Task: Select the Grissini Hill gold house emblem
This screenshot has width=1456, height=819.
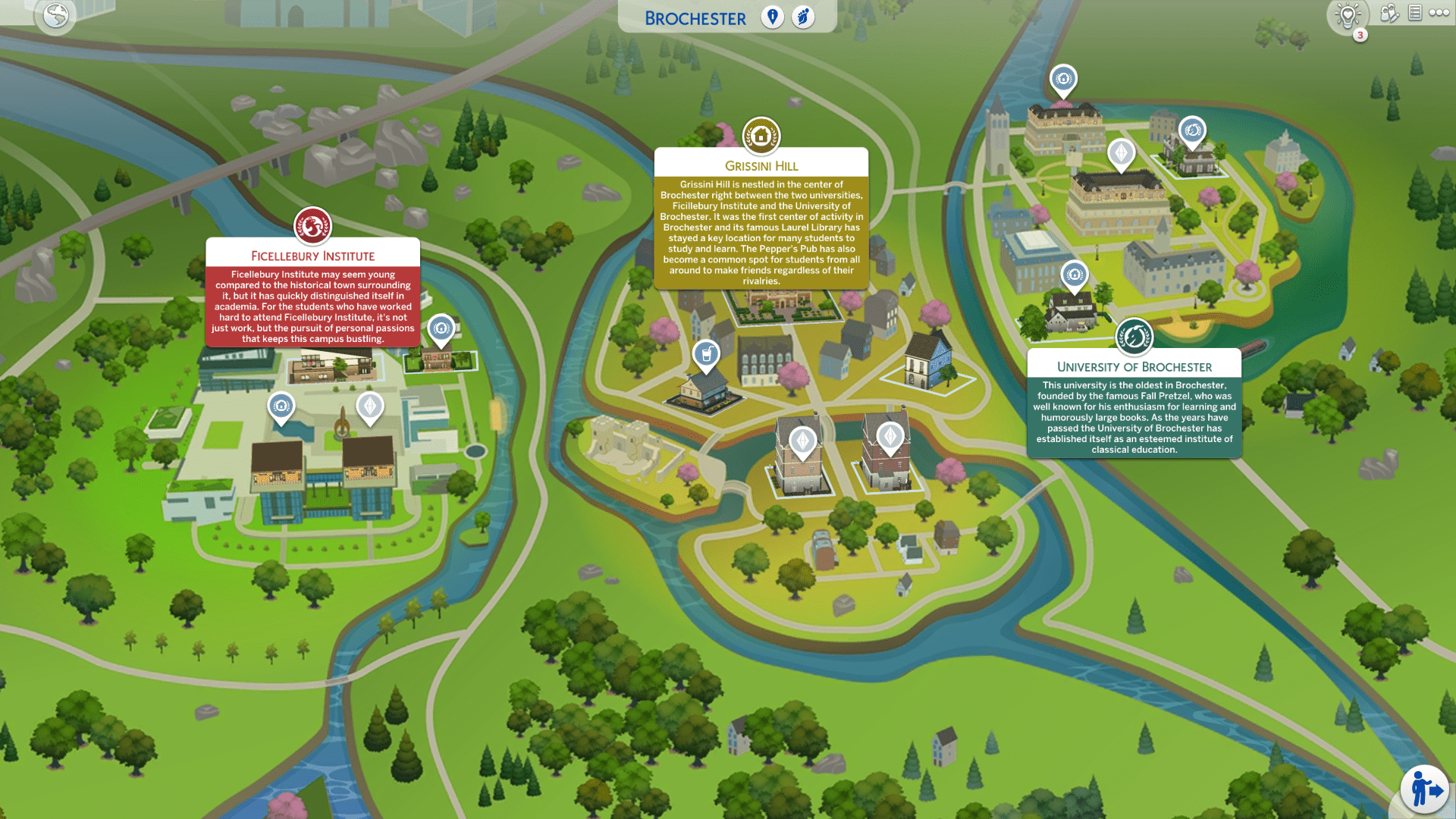Action: tap(761, 136)
